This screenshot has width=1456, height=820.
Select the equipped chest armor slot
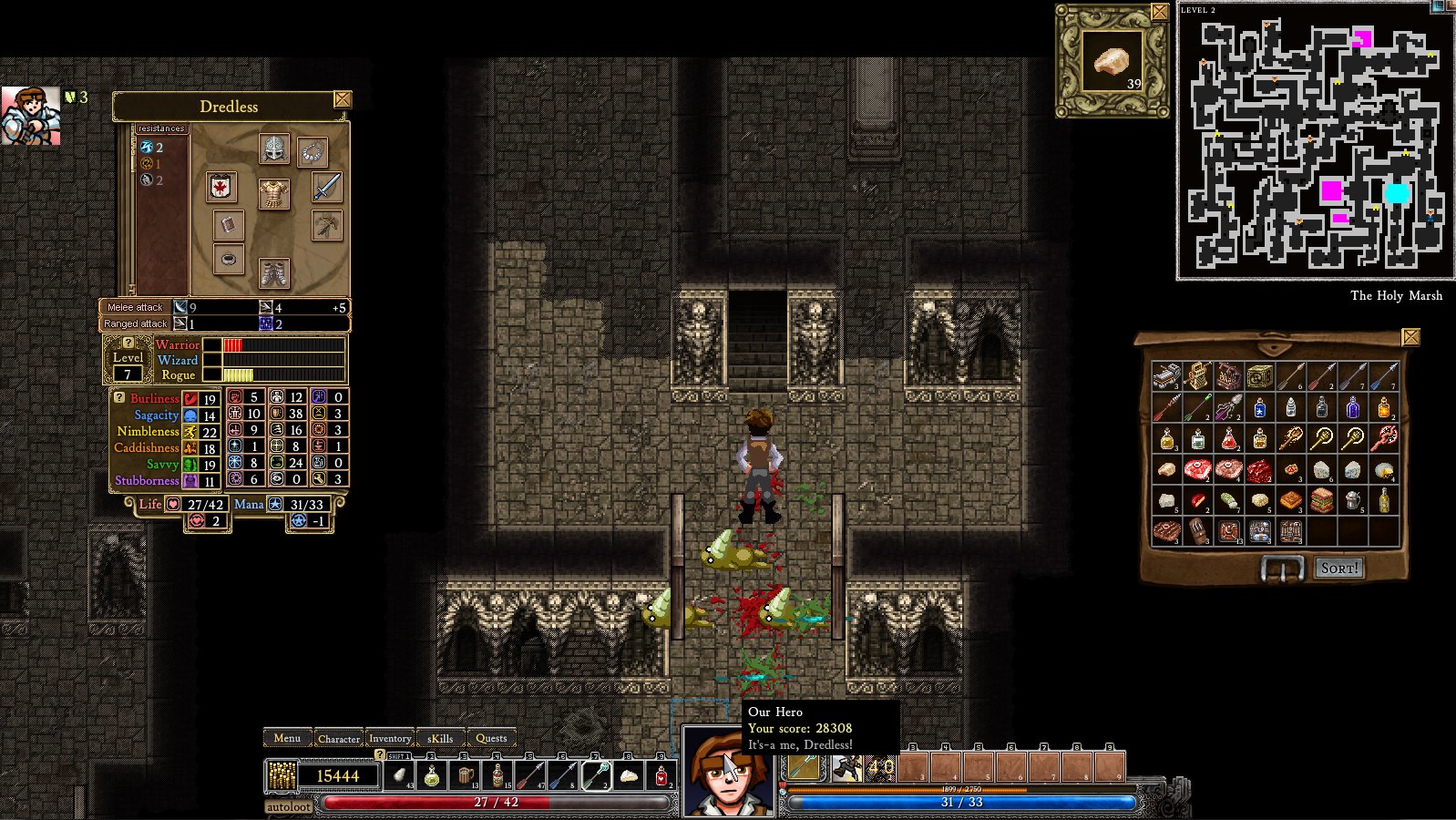click(273, 193)
